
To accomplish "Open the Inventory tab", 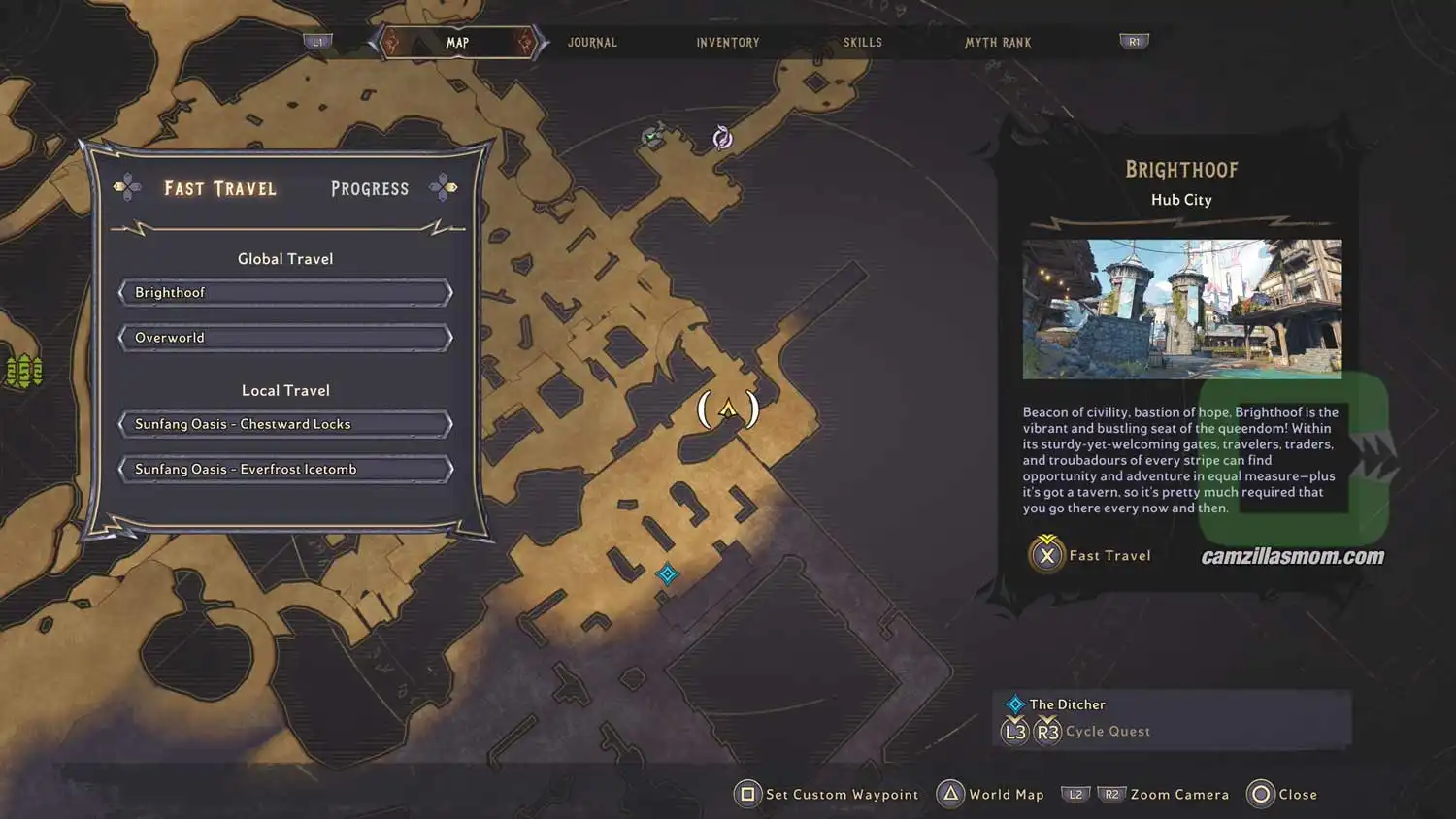I will 727,43.
